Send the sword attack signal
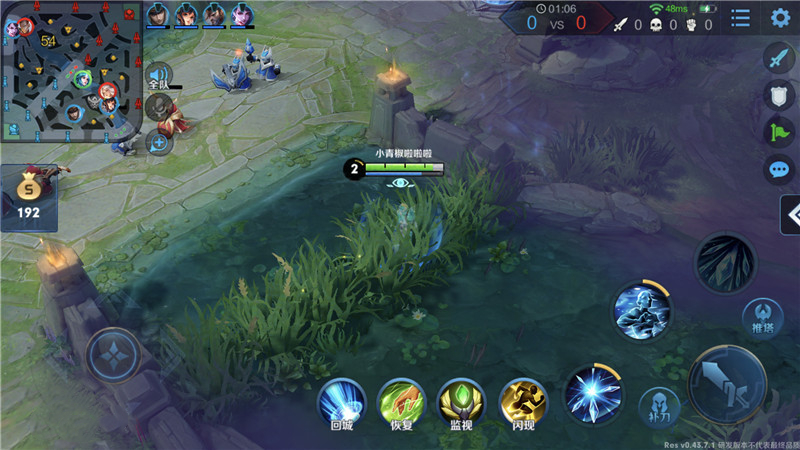Screen dimensions: 800x450 click(779, 58)
